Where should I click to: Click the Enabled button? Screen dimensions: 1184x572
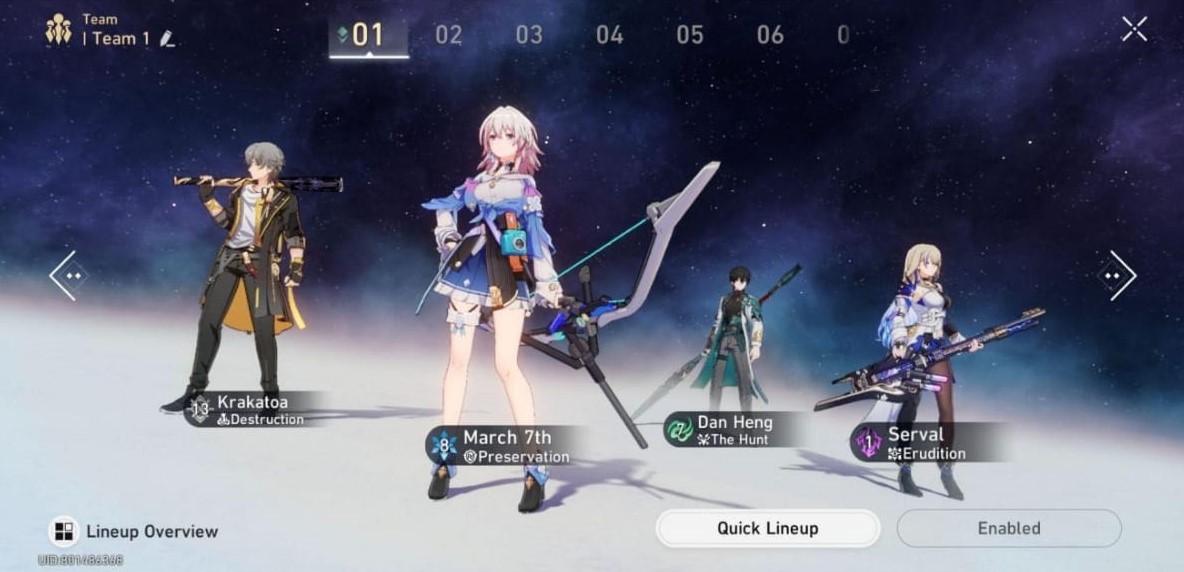click(1008, 528)
